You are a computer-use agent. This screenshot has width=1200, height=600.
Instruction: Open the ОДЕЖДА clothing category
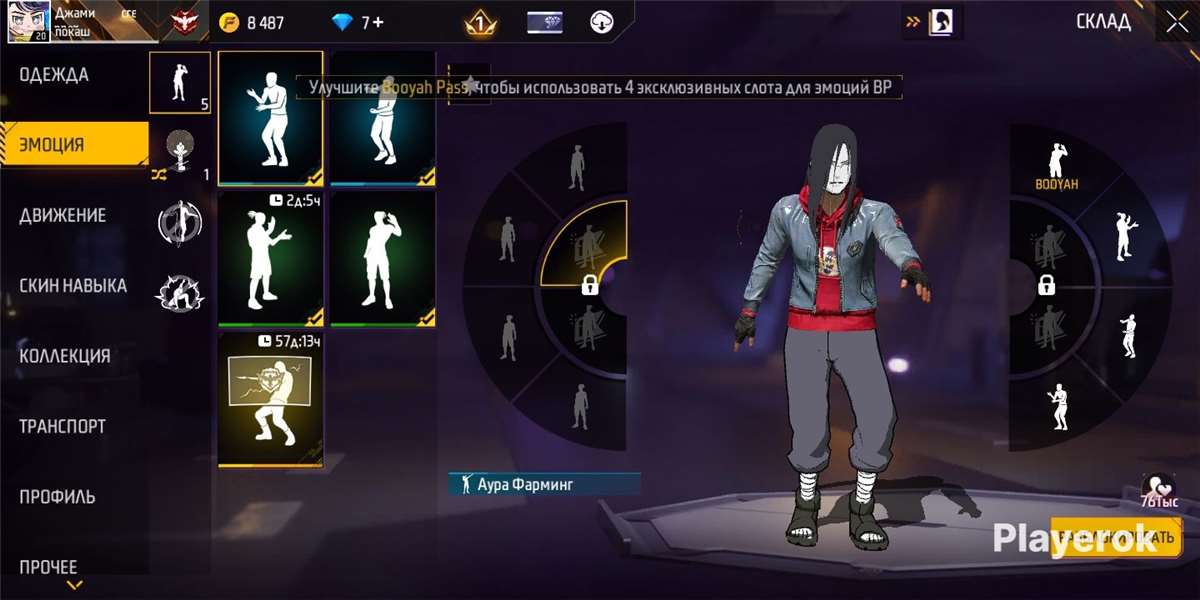click(55, 75)
